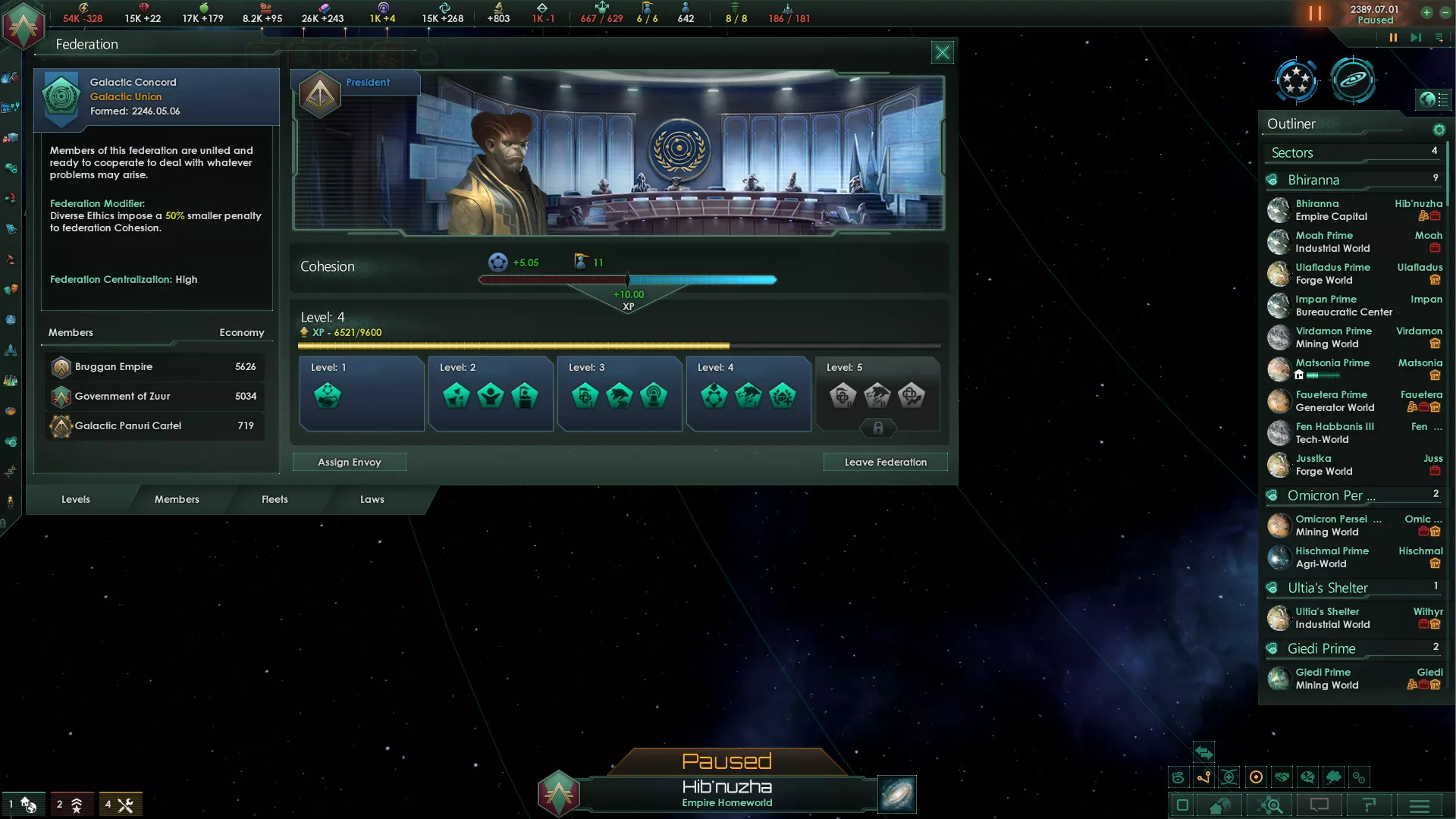This screenshot has width=1456, height=819.
Task: Show the federation Laws tab
Action: [x=372, y=499]
